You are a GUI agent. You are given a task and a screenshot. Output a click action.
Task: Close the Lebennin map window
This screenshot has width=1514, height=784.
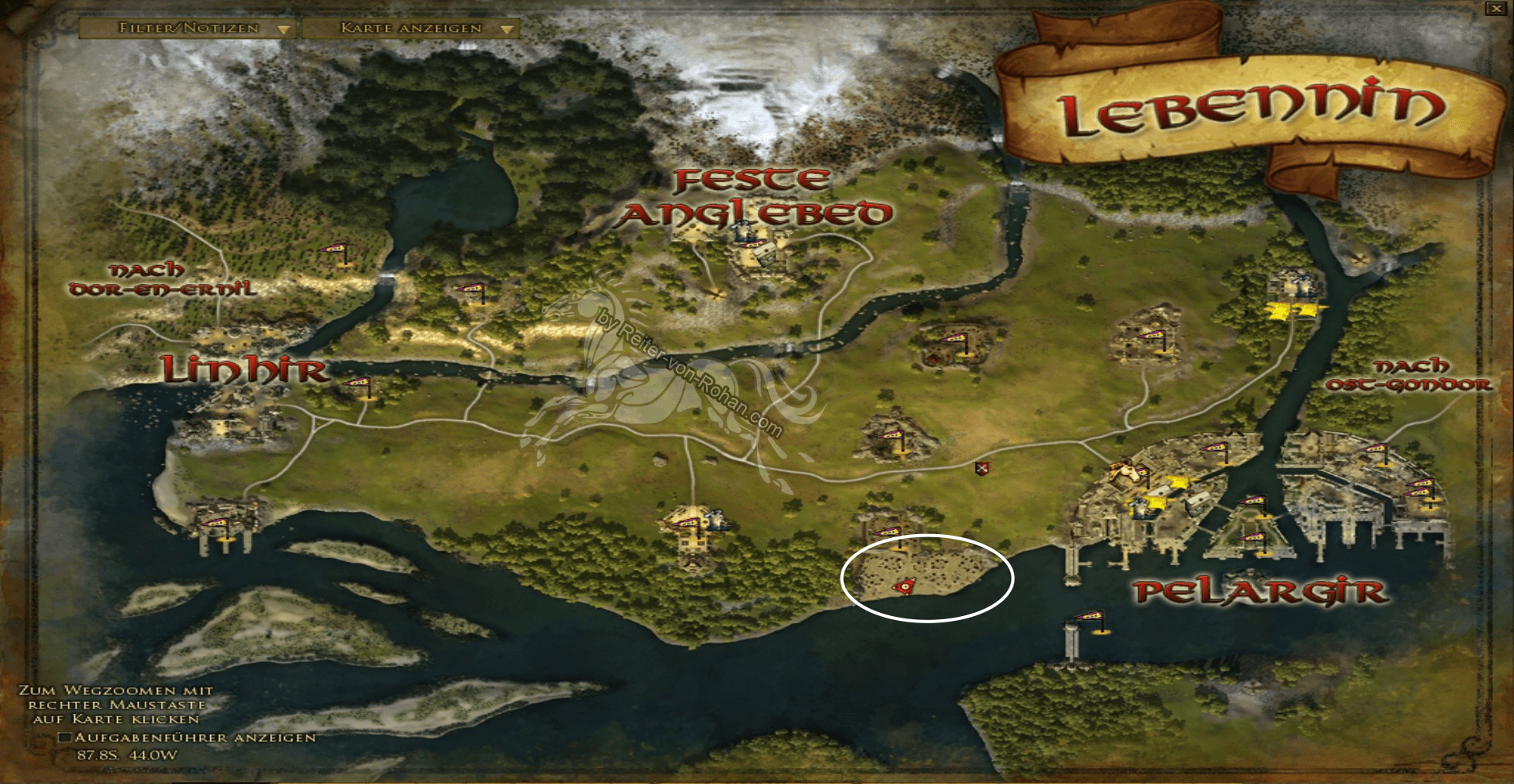(x=1498, y=10)
